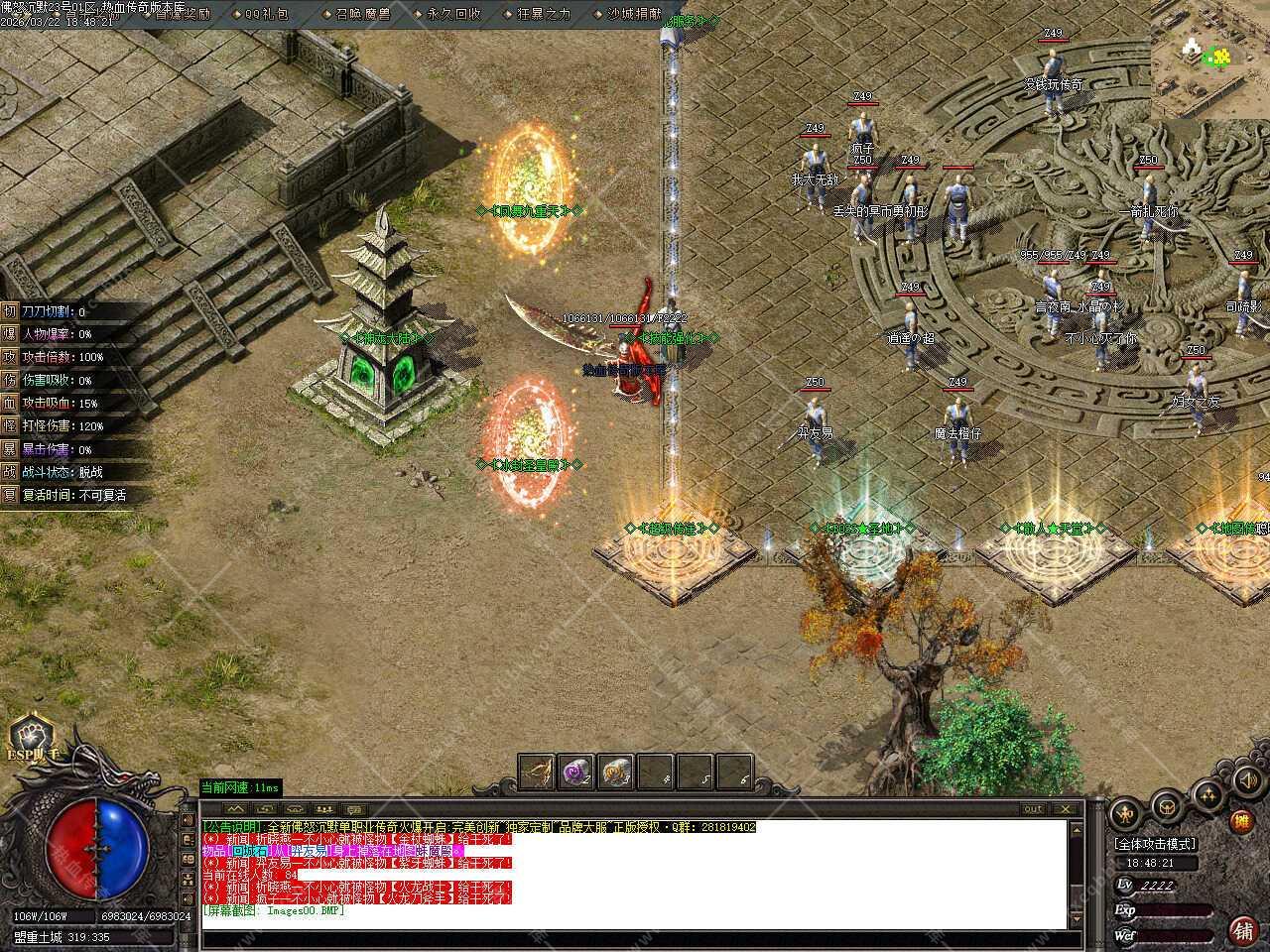Use the golden swirl stone in slot 3
The width and height of the screenshot is (1270, 952).
point(616,772)
